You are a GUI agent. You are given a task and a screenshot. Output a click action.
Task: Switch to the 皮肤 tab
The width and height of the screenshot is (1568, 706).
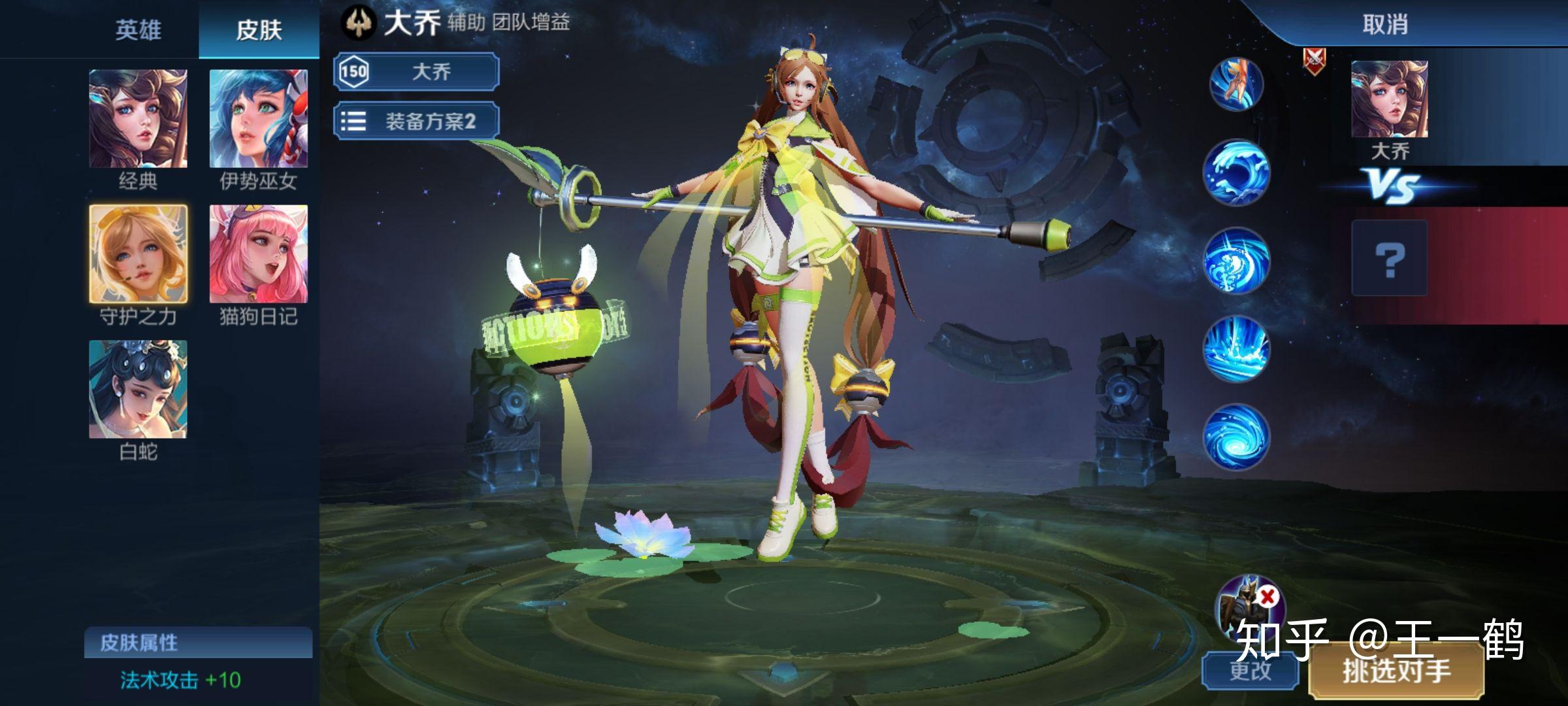[259, 30]
